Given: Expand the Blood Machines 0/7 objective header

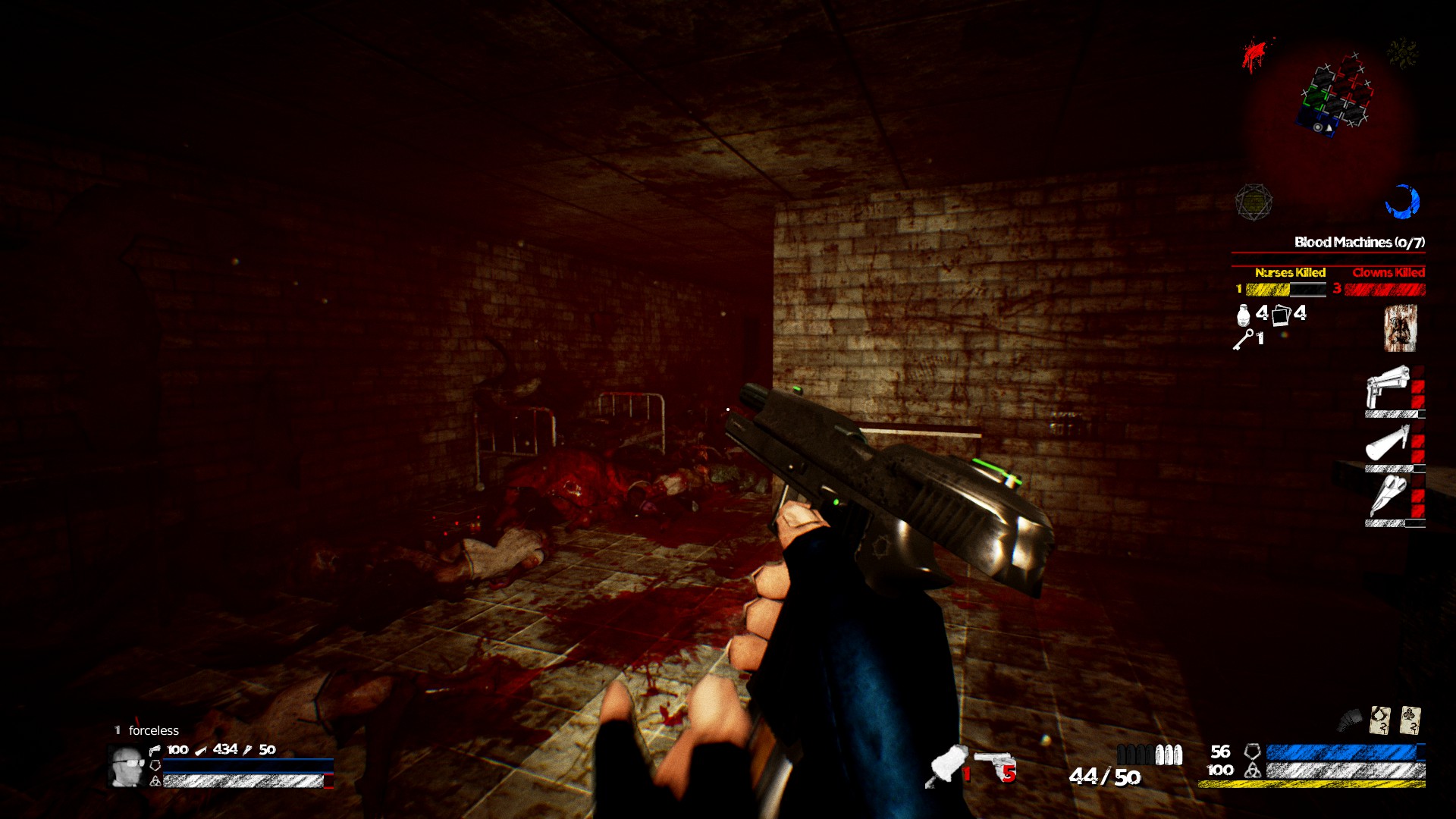Looking at the screenshot, I should pos(1360,241).
